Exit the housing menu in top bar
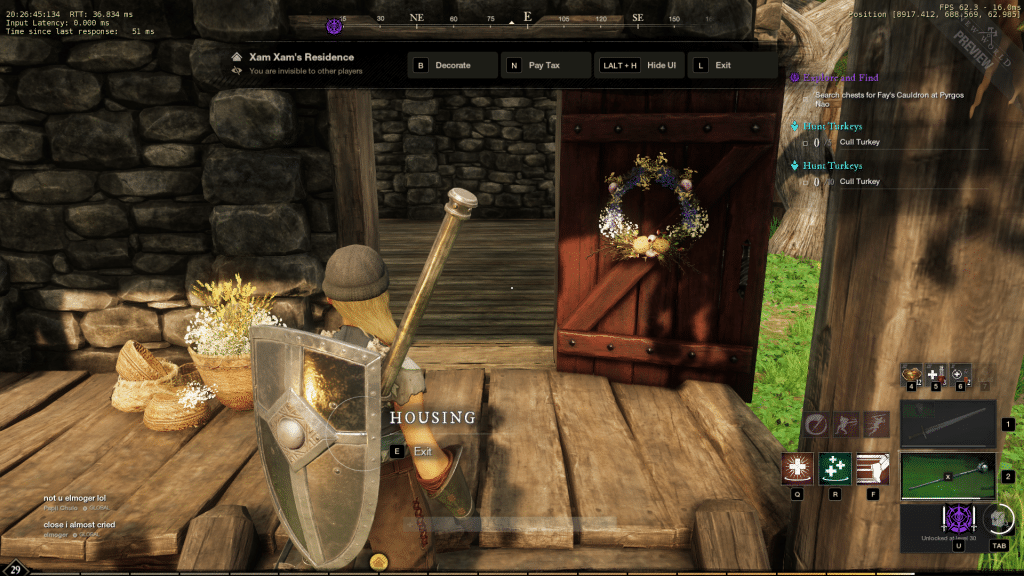This screenshot has width=1024, height=576. point(733,65)
